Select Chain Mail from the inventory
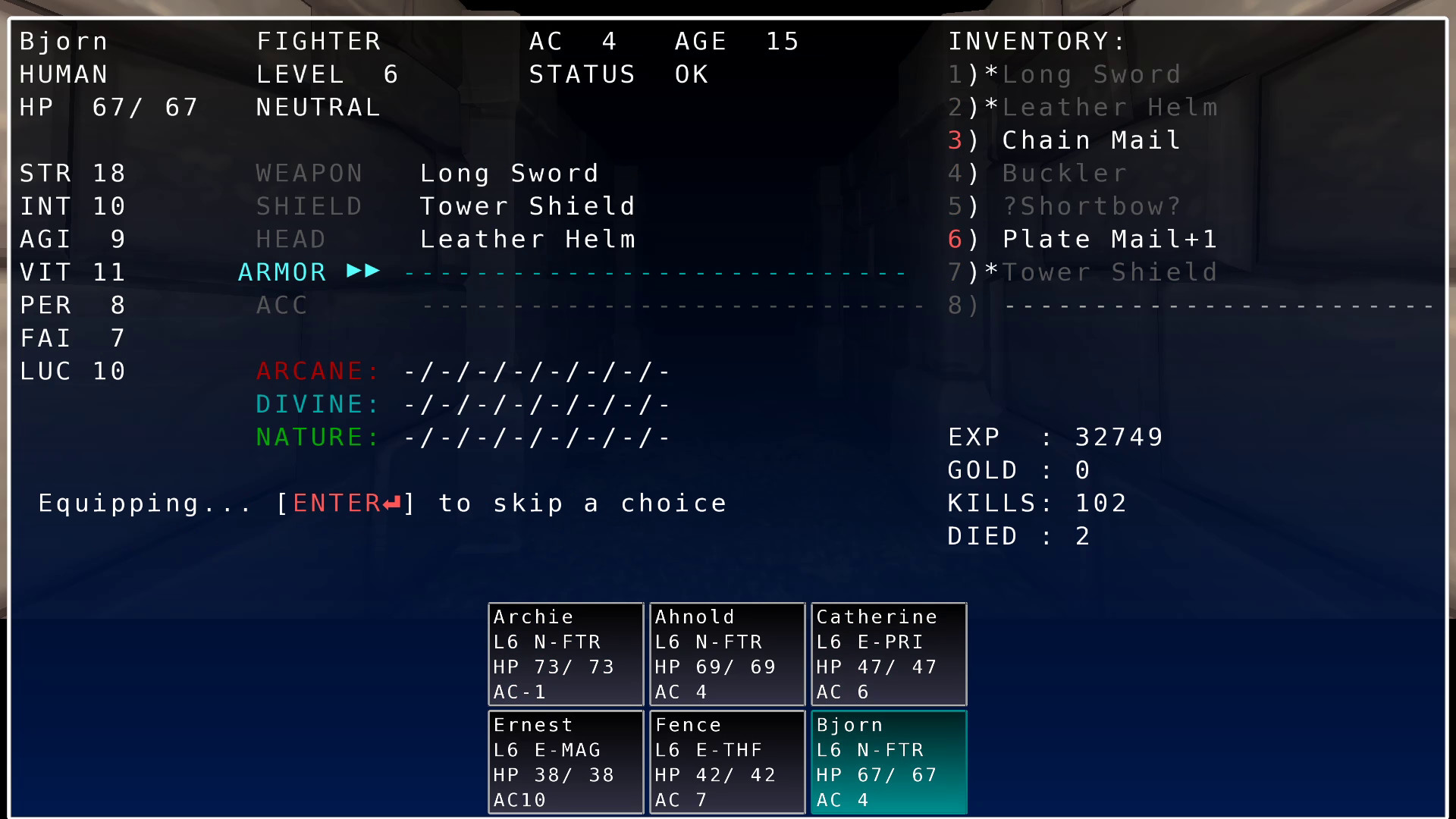Screen dimensions: 1456x819 pos(1090,140)
